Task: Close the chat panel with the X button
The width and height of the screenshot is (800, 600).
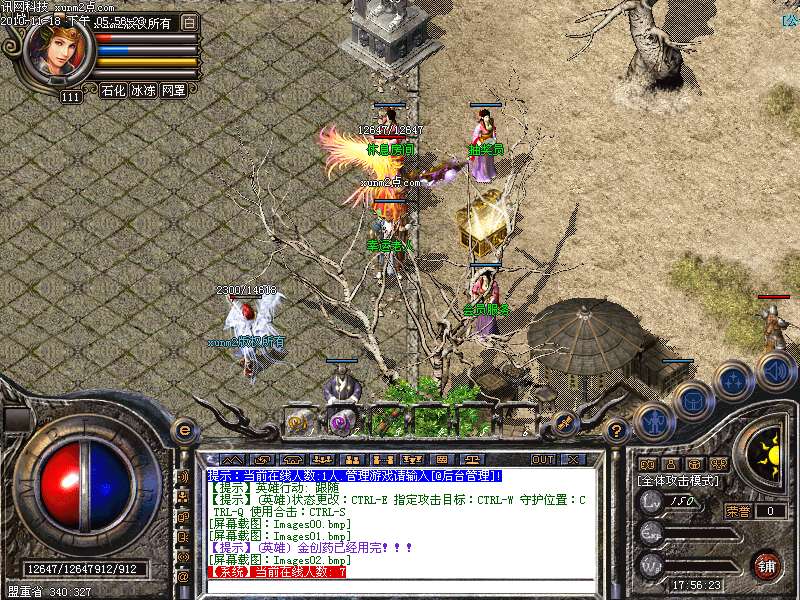Action: tap(573, 460)
